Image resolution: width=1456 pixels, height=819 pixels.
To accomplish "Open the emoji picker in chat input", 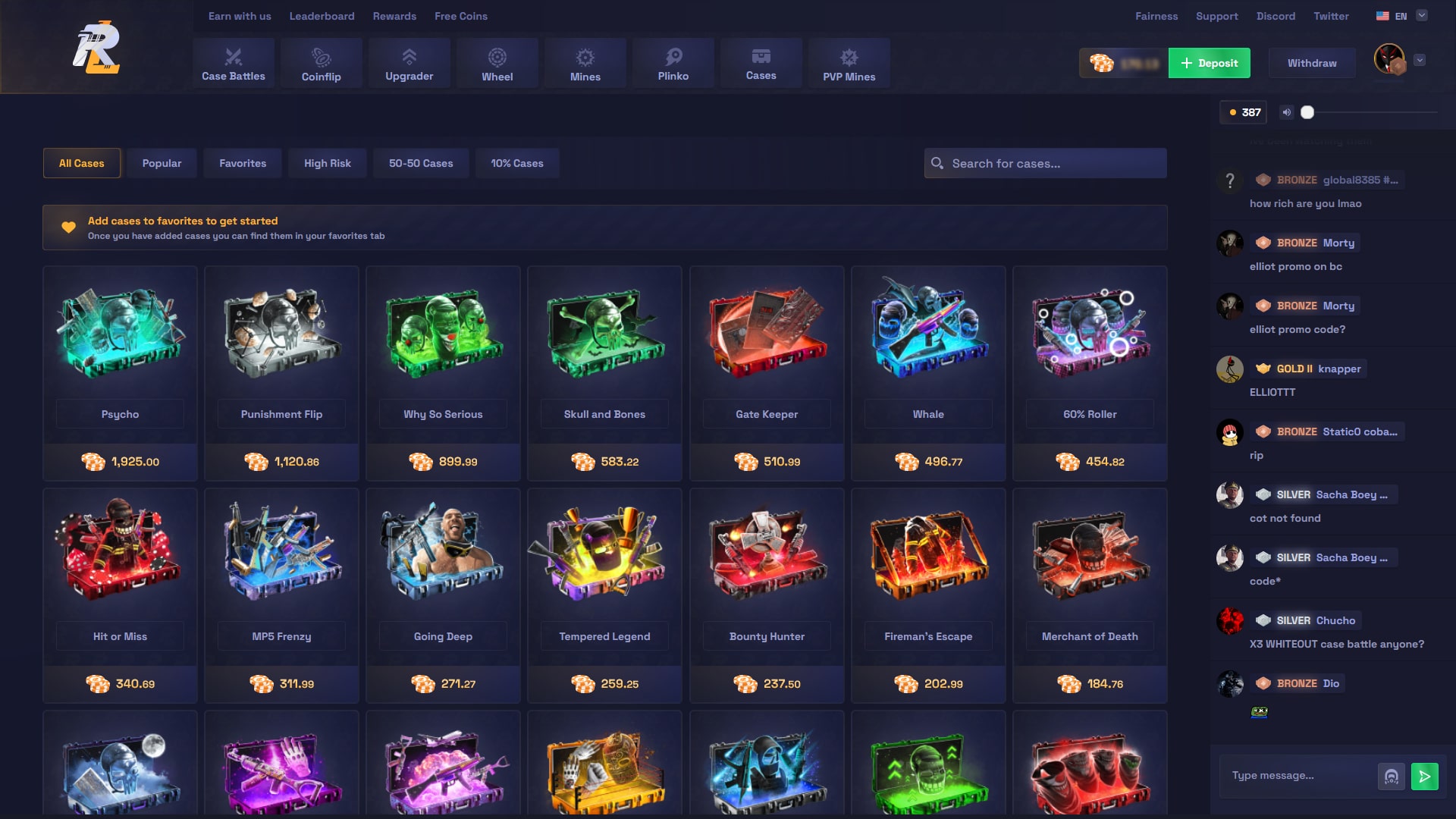I will point(1391,775).
